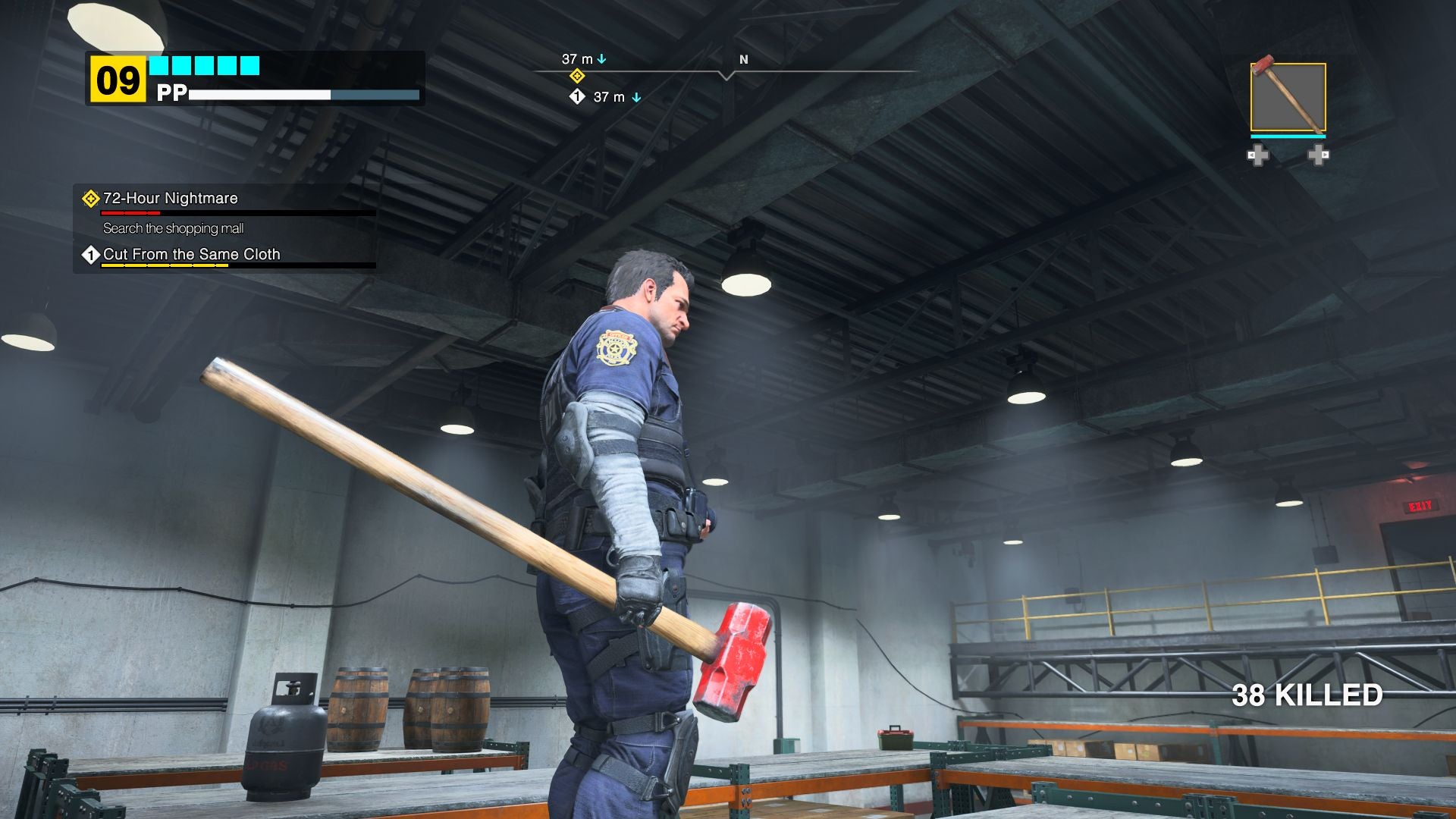Click the white quest marker beside the 37 m label
Viewport: 1456px width, 819px height.
pos(579,97)
